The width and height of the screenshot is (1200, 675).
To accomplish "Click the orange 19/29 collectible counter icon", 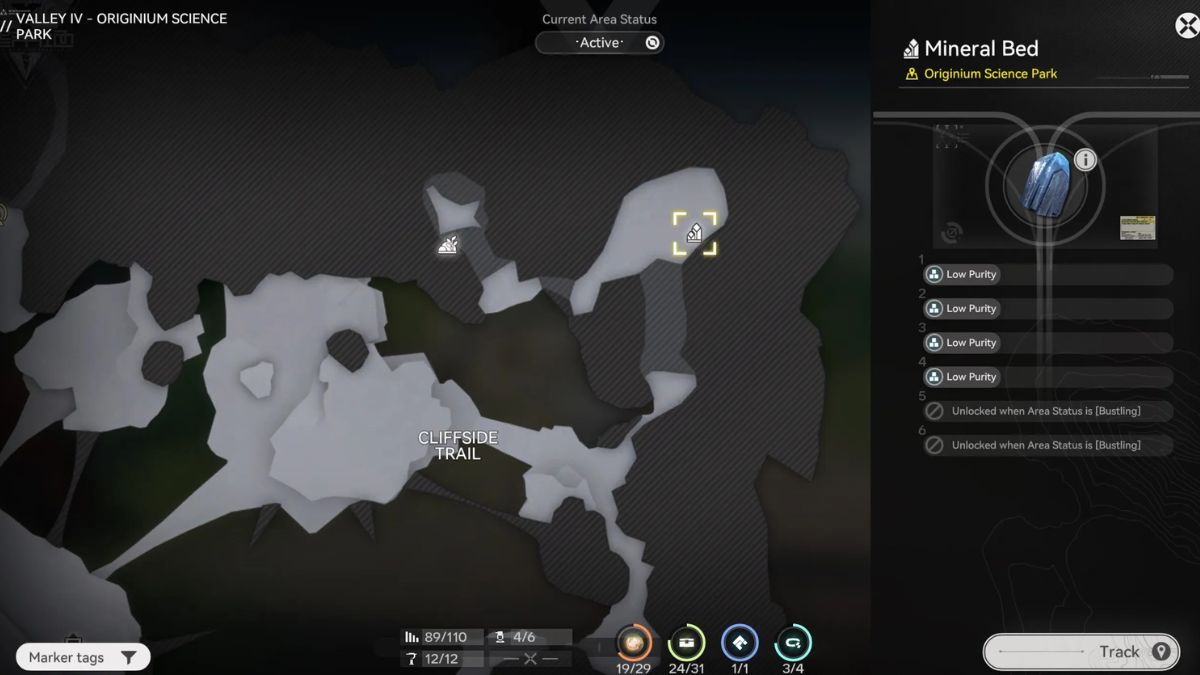I will pyautogui.click(x=634, y=643).
